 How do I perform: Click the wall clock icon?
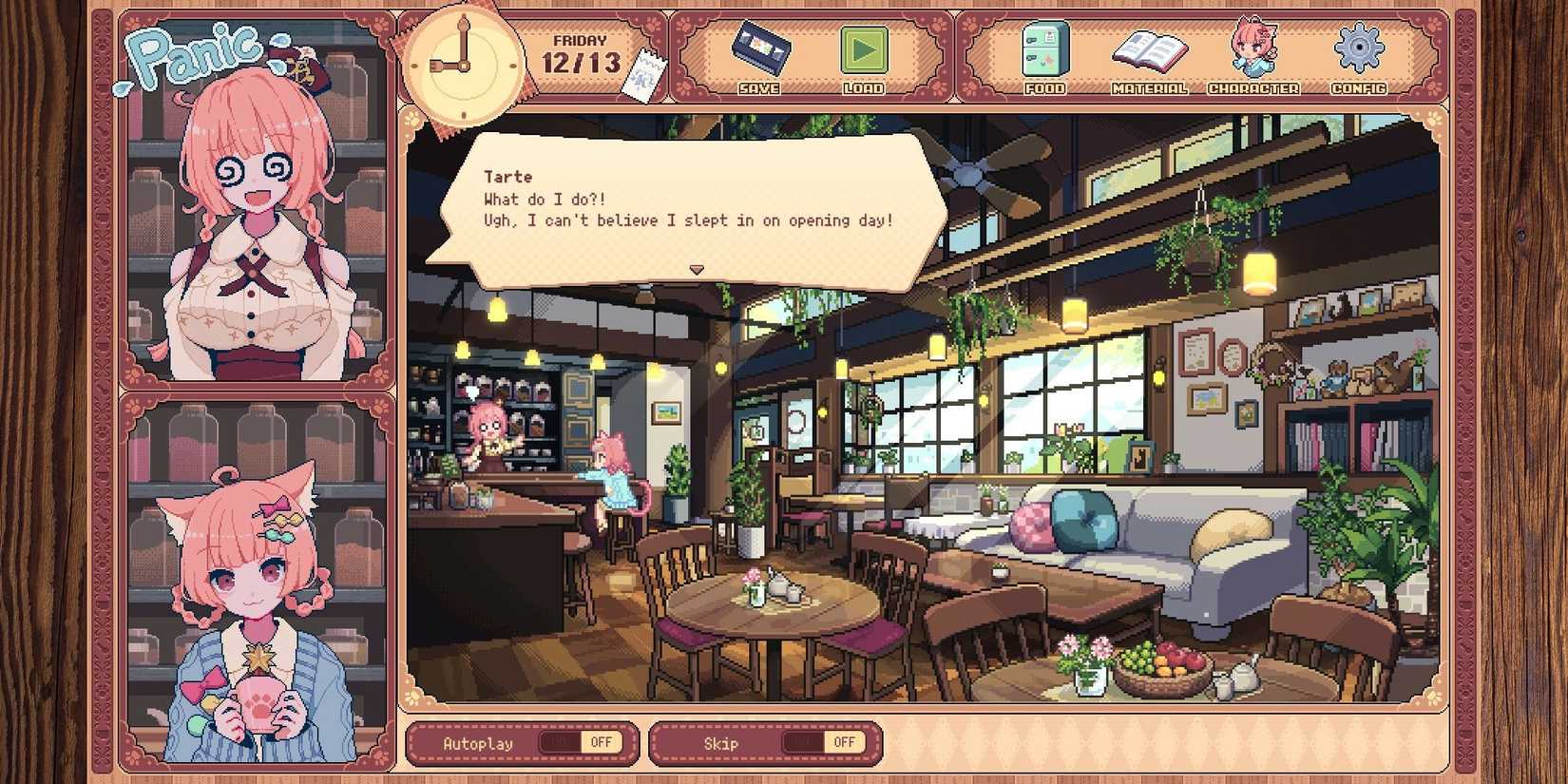463,65
